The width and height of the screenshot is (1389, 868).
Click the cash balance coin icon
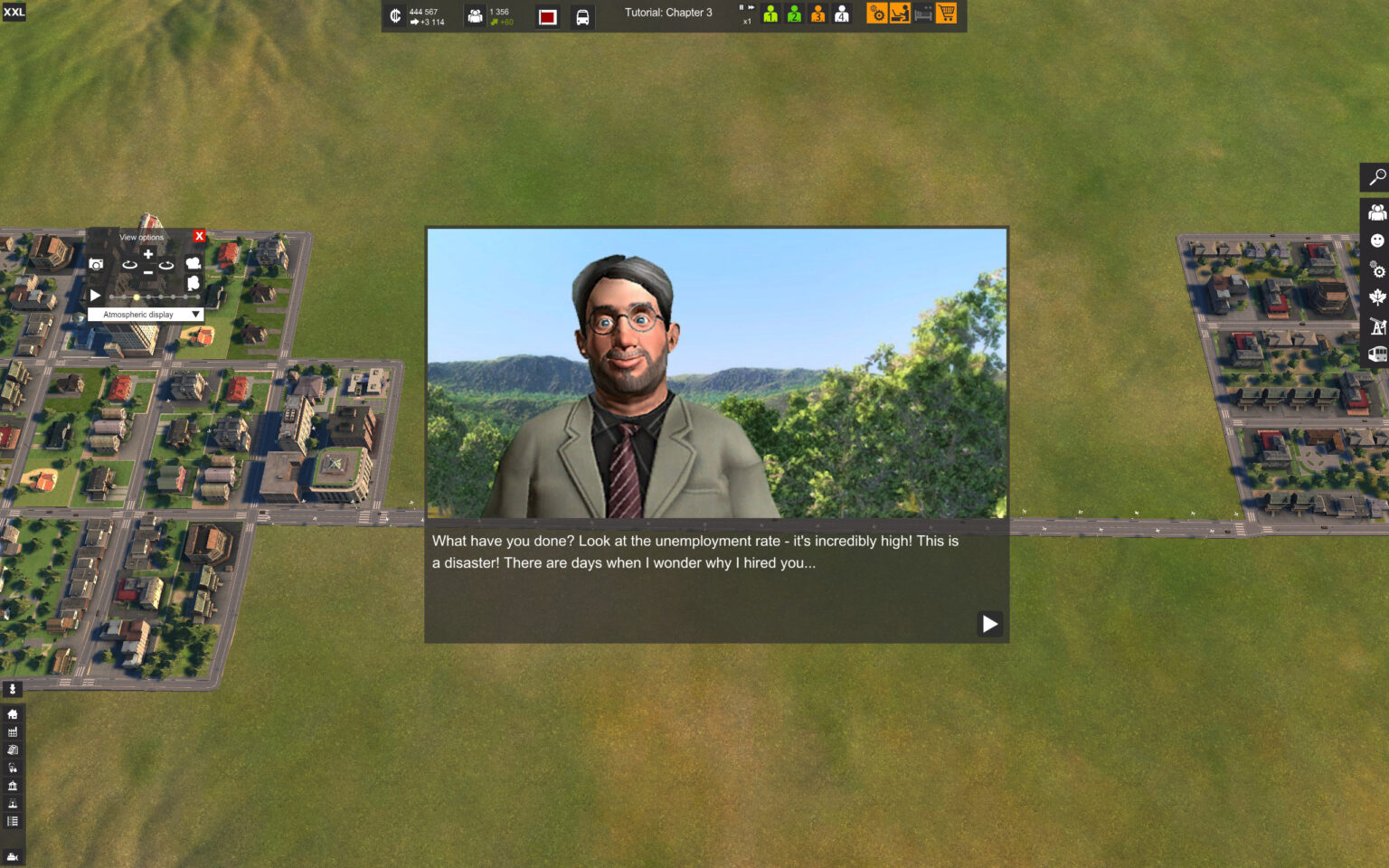[x=395, y=16]
